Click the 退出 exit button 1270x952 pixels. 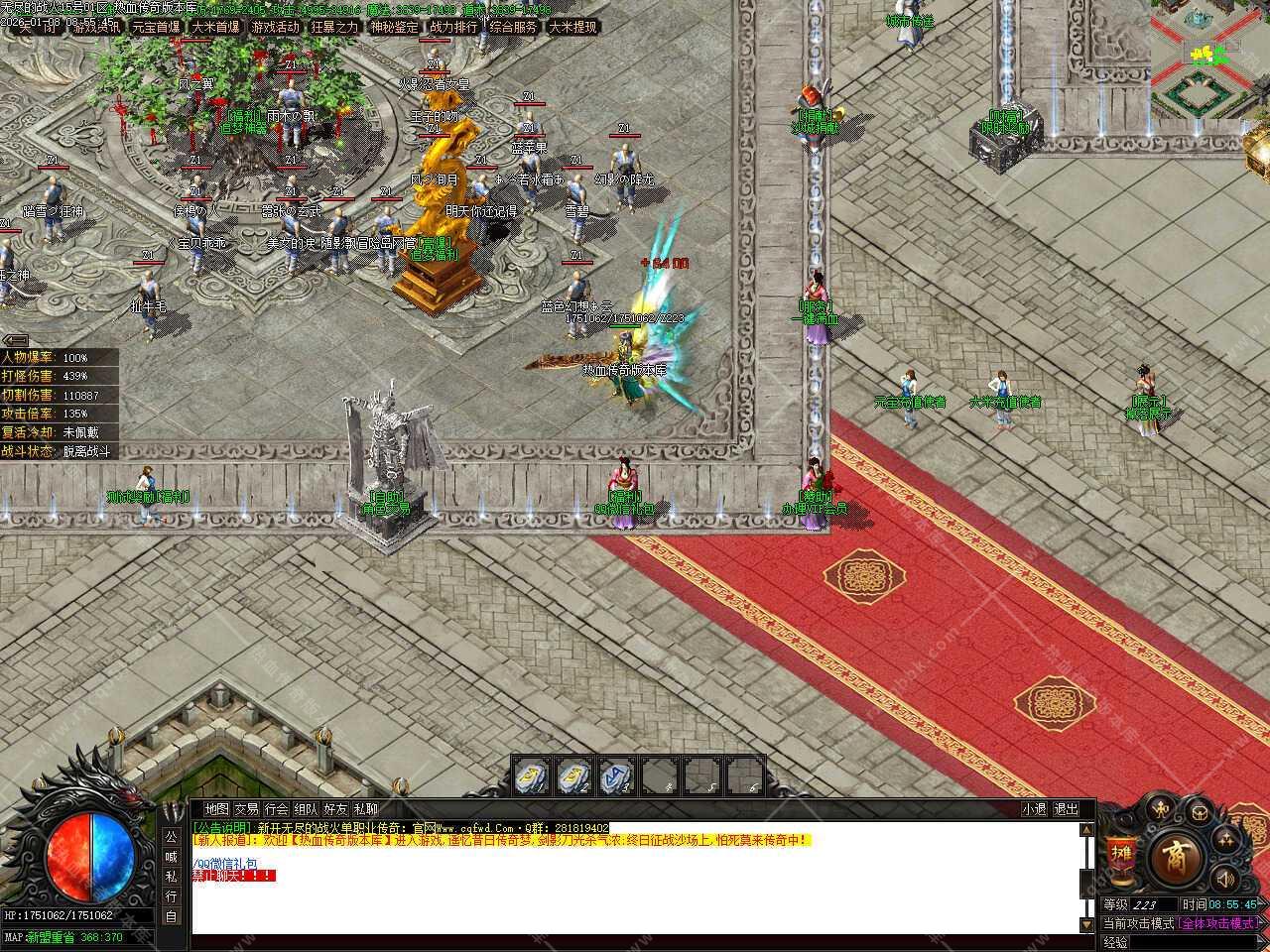pos(1066,809)
